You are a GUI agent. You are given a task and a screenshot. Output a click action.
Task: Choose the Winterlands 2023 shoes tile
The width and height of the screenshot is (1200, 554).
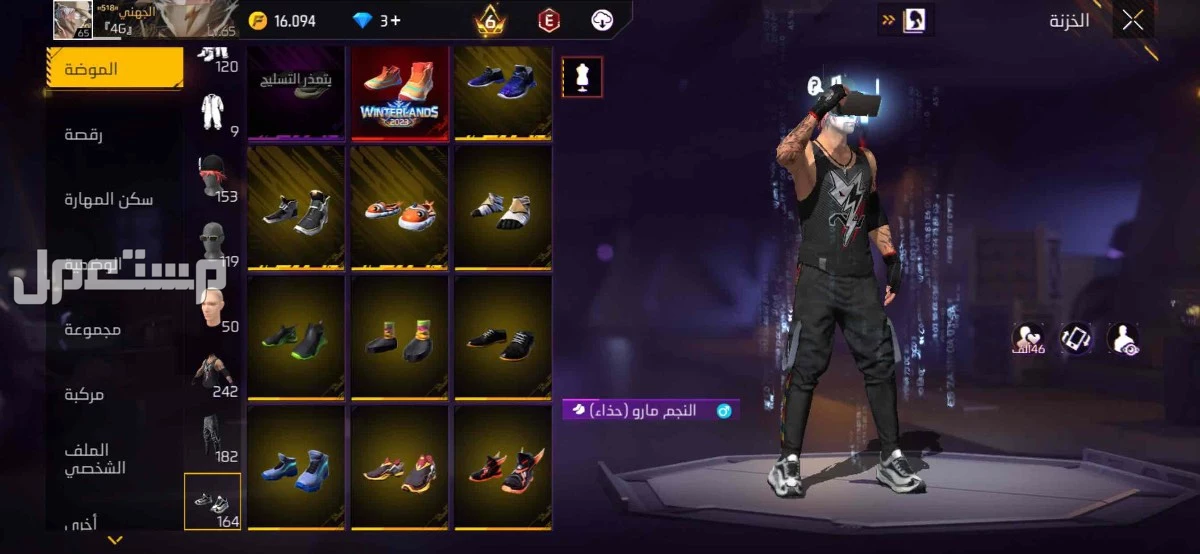point(399,92)
